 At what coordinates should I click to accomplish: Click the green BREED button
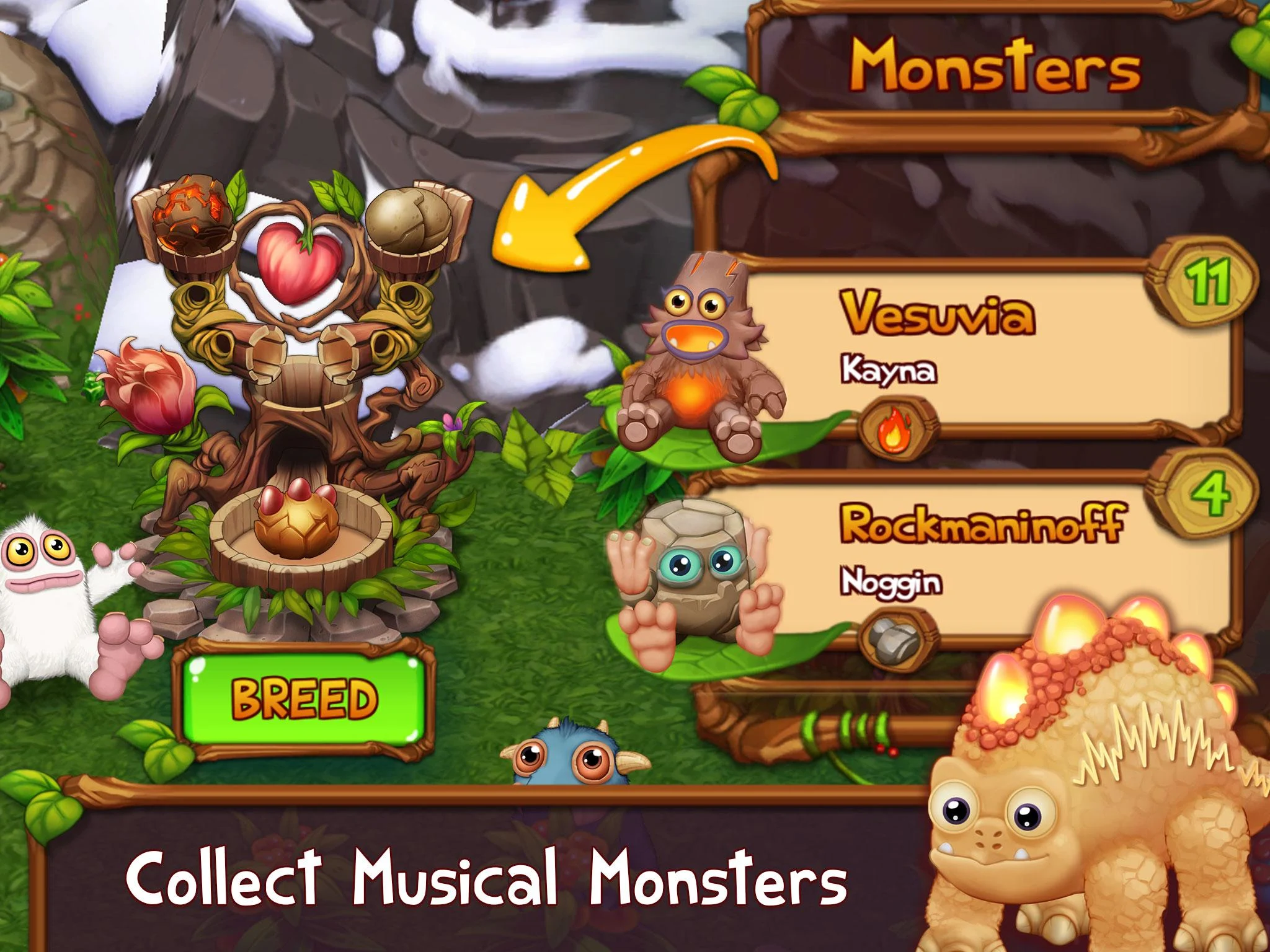(x=303, y=697)
